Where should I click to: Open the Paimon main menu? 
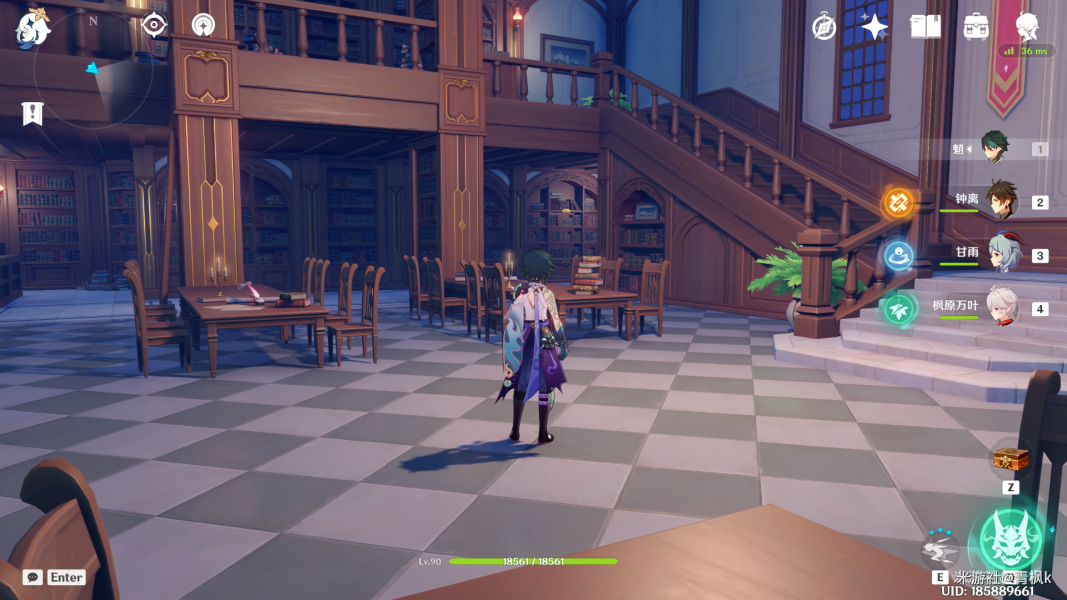point(32,29)
